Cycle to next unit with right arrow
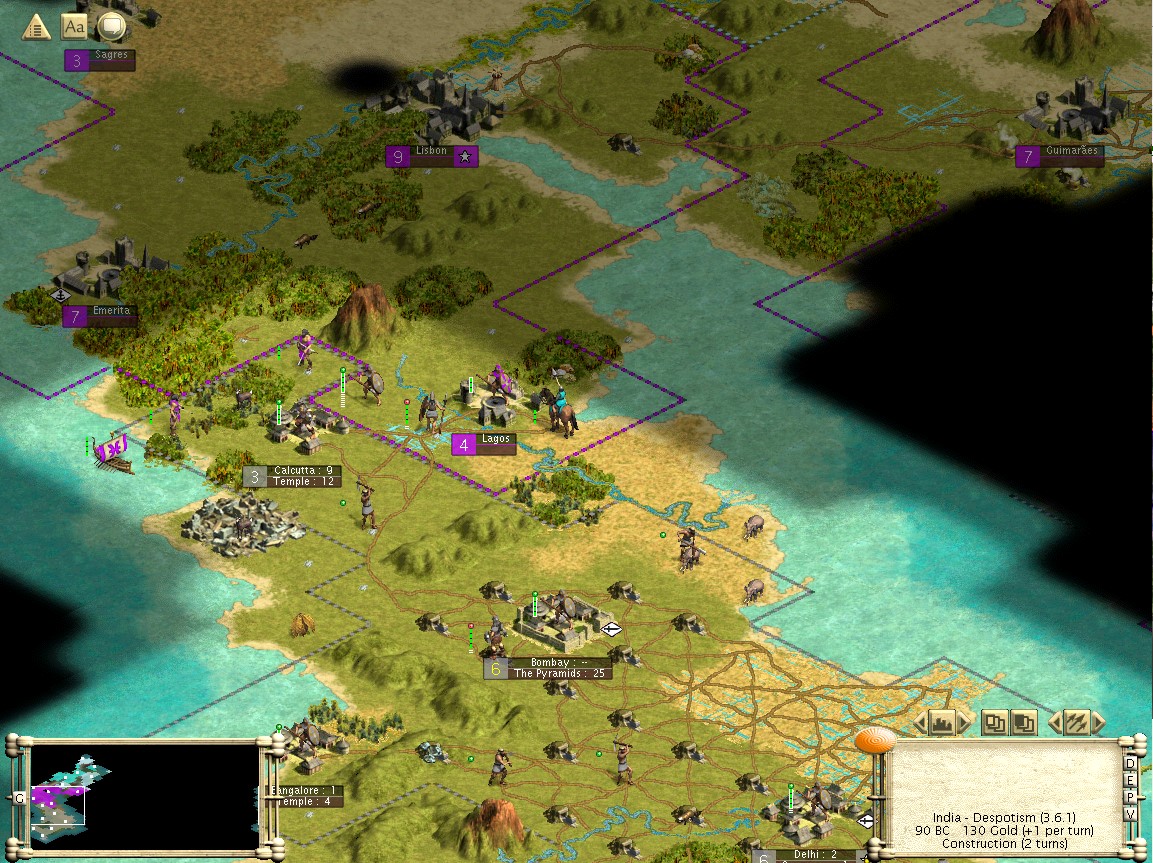The width and height of the screenshot is (1153, 863). click(1098, 722)
